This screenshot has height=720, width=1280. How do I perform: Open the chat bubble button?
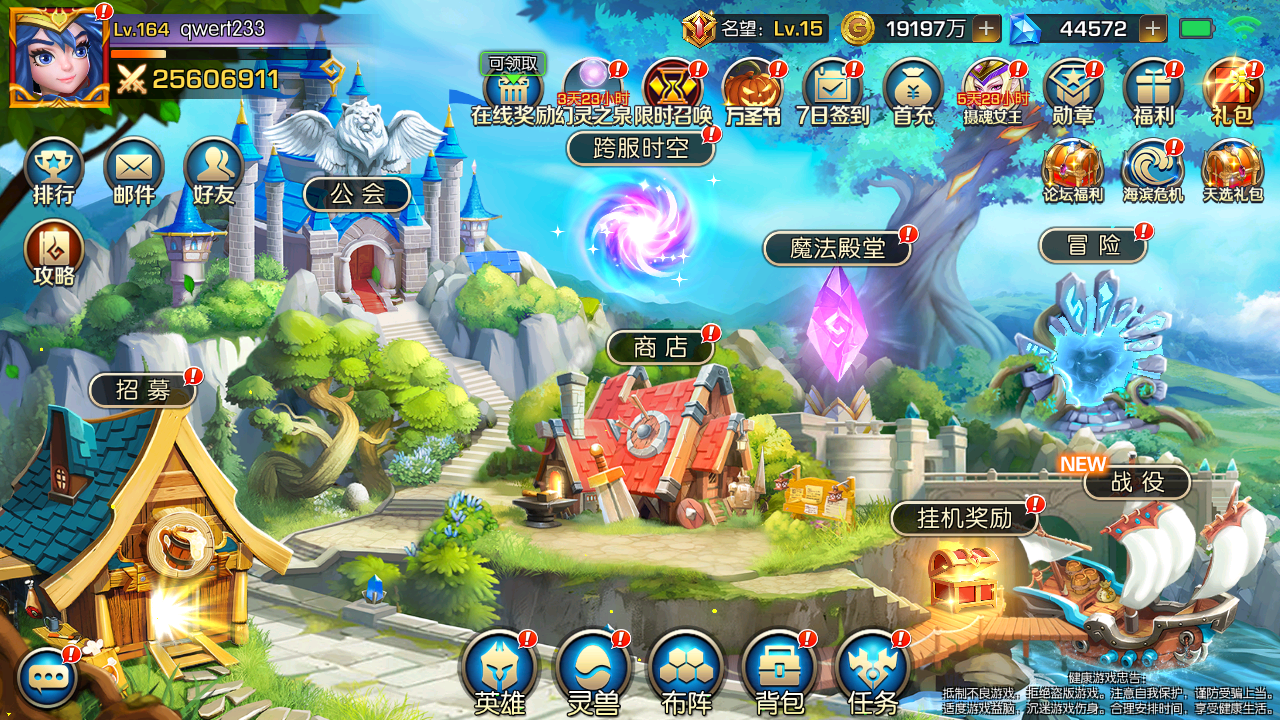[47, 677]
